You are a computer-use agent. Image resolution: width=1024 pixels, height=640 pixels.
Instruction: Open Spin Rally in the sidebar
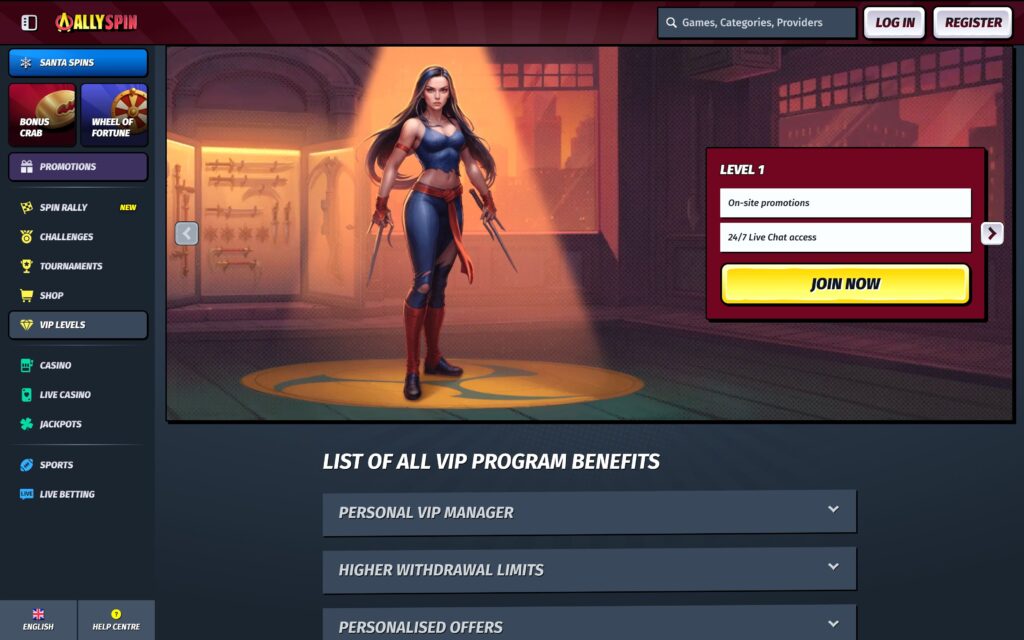click(64, 207)
